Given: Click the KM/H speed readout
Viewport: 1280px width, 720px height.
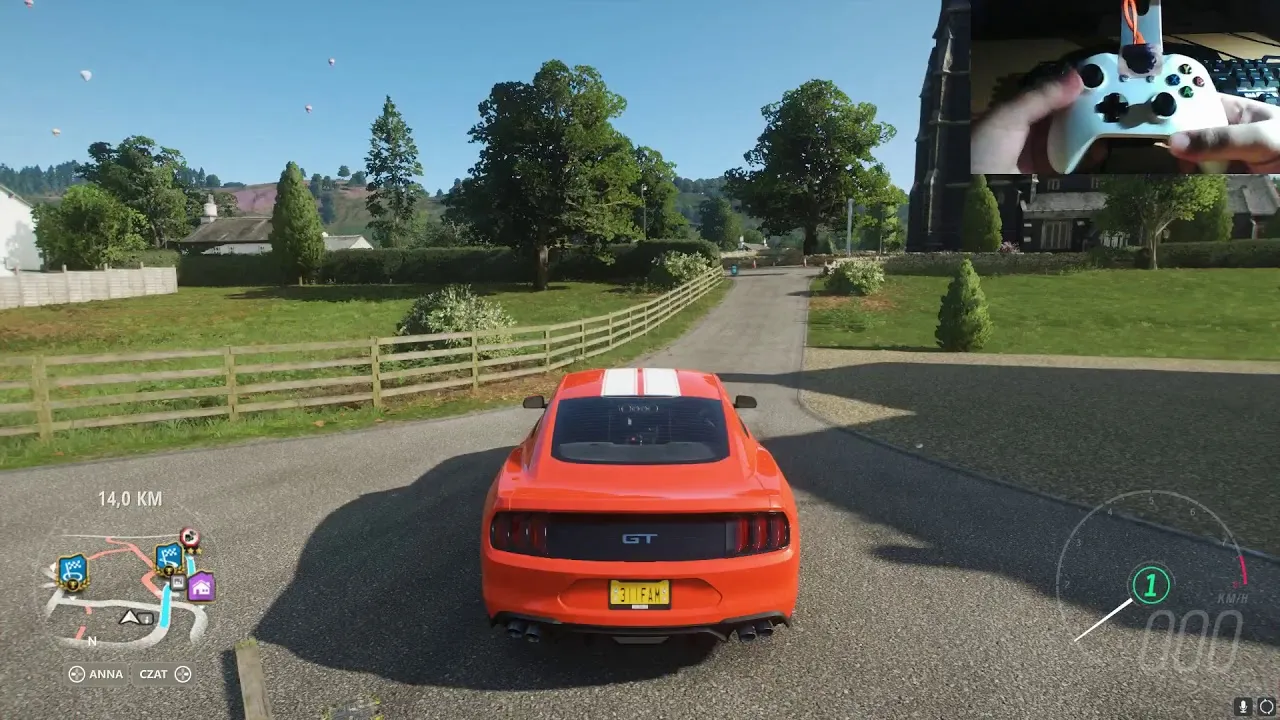Looking at the screenshot, I should 1232,597.
